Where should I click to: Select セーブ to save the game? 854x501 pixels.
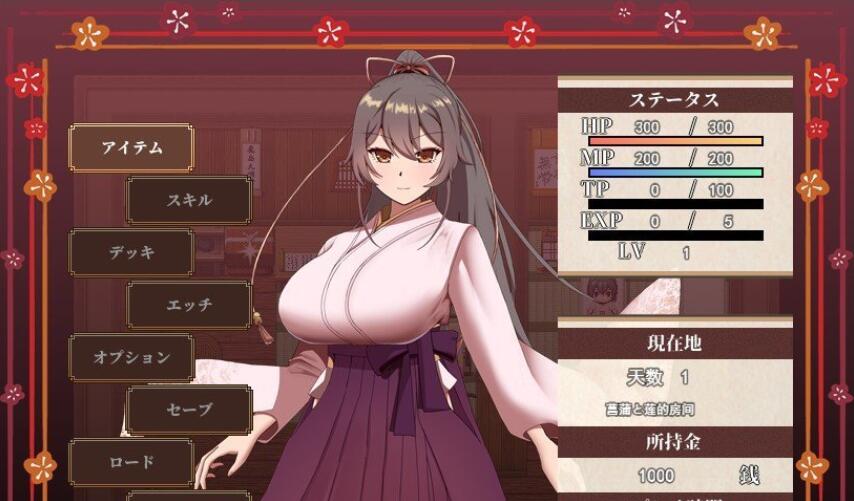tap(188, 410)
